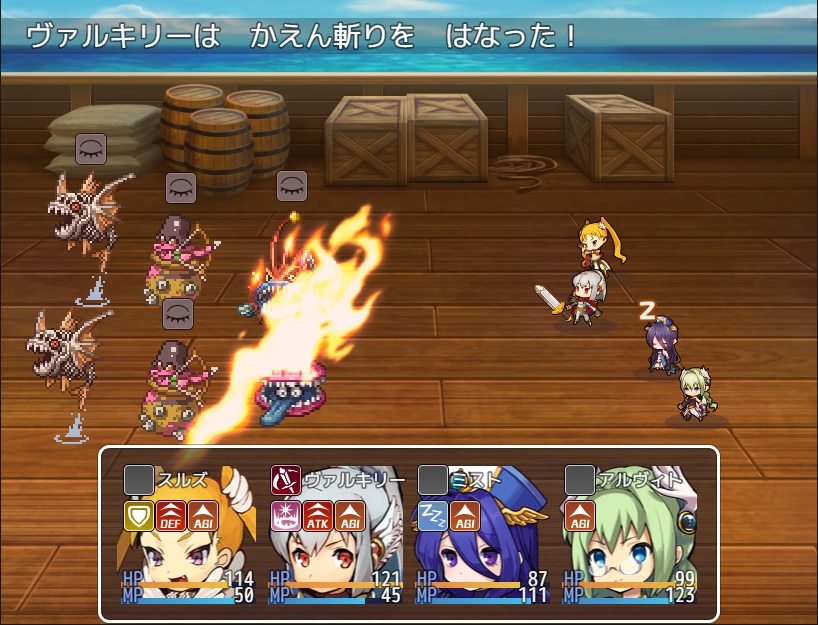Inspect ヴァルキリー's ATK buff icon

click(317, 516)
